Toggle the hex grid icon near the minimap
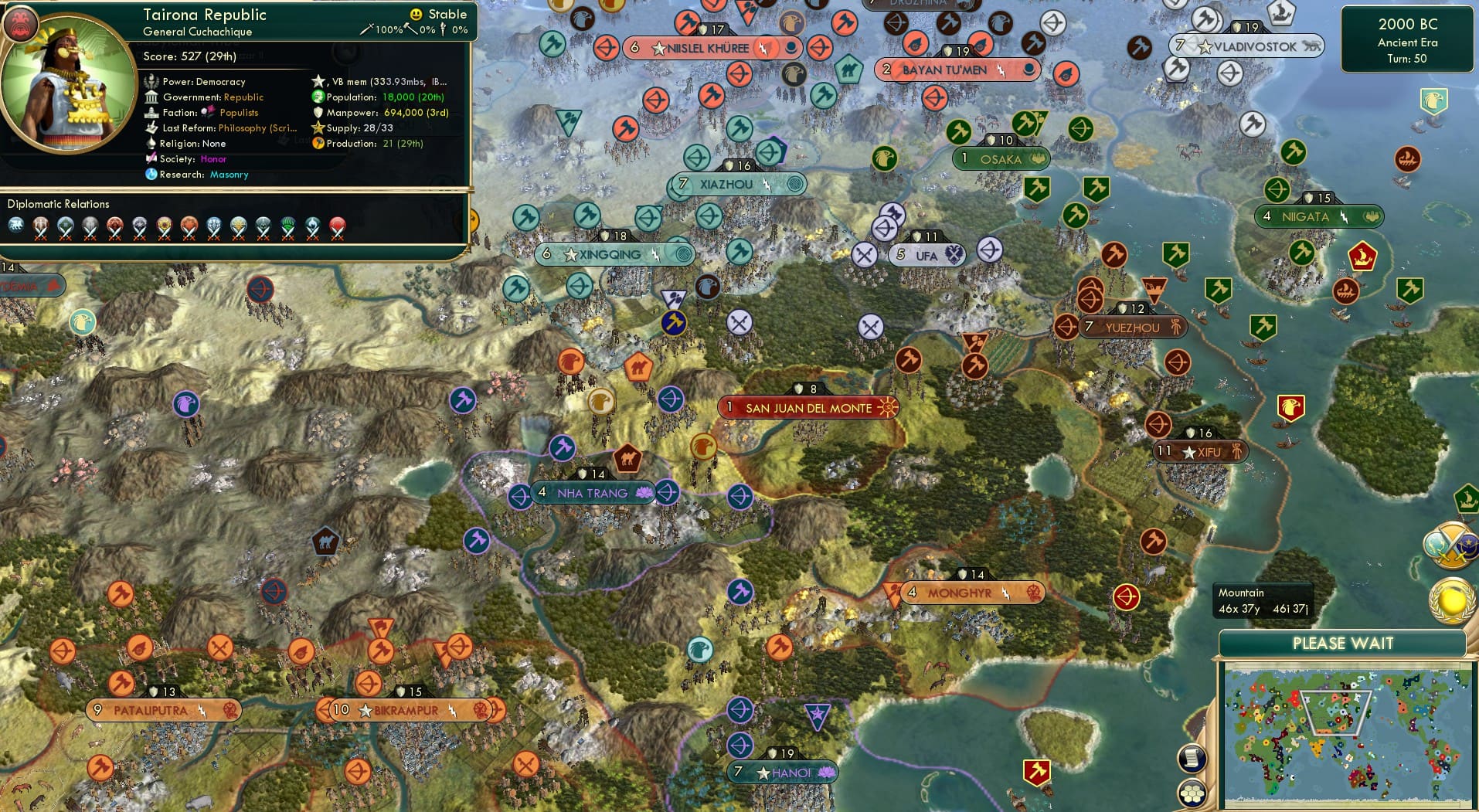This screenshot has height=812, width=1479. click(x=1192, y=792)
